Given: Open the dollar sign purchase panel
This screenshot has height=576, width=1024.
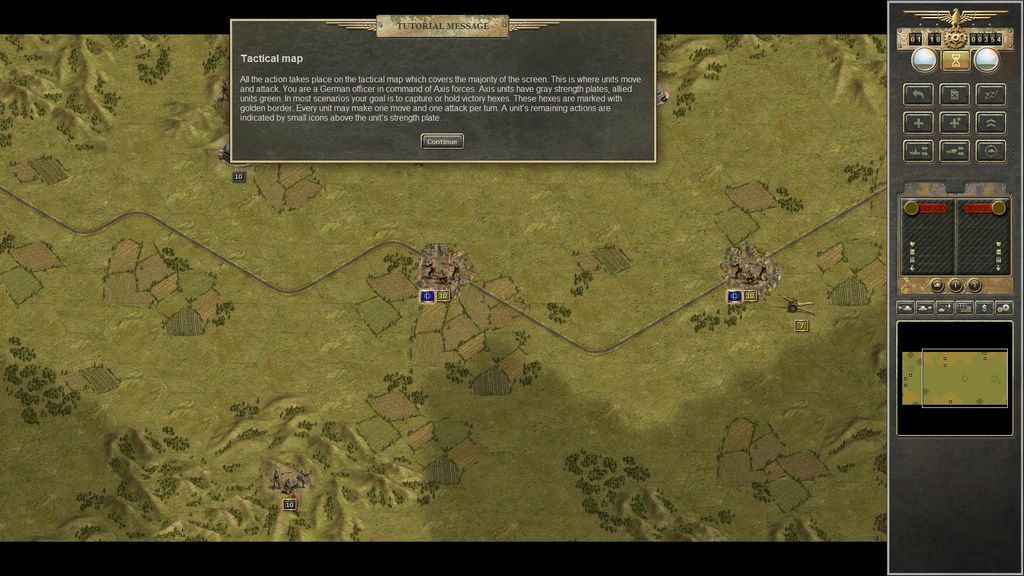Looking at the screenshot, I should tap(984, 308).
